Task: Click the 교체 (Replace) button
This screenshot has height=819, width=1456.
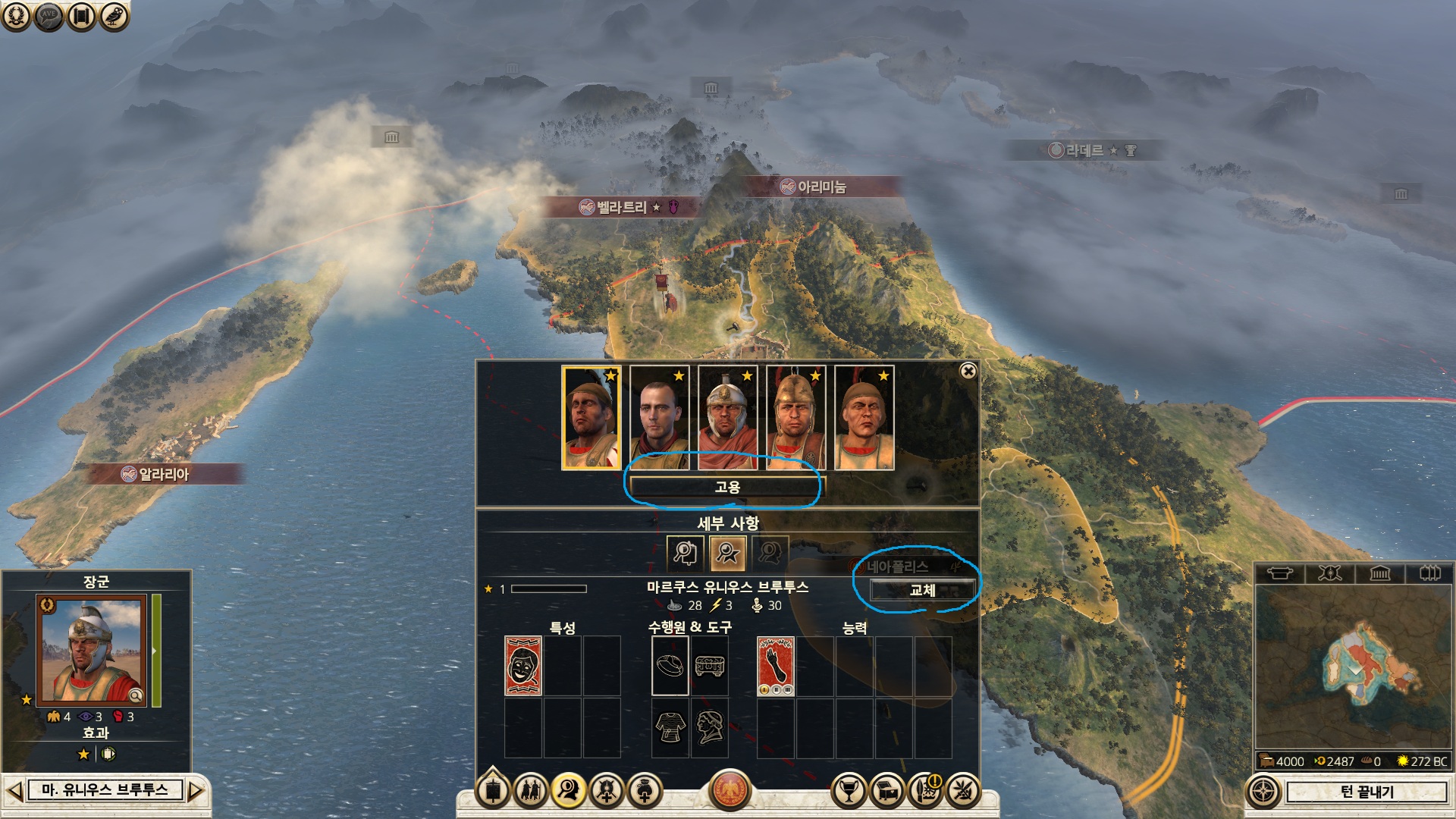Action: point(921,590)
